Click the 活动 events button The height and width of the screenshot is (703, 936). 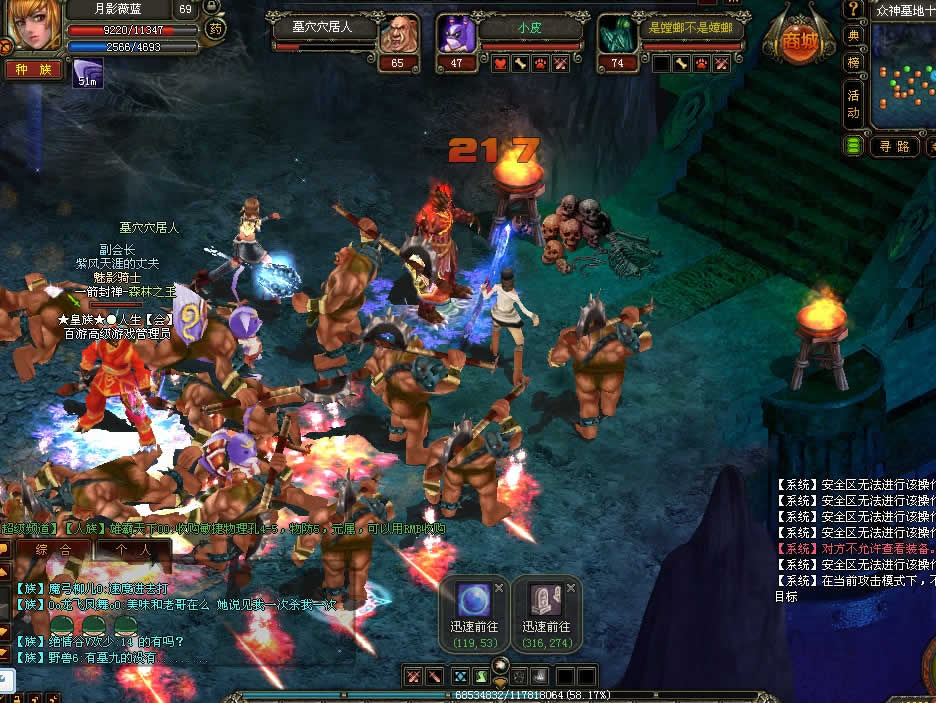click(853, 104)
